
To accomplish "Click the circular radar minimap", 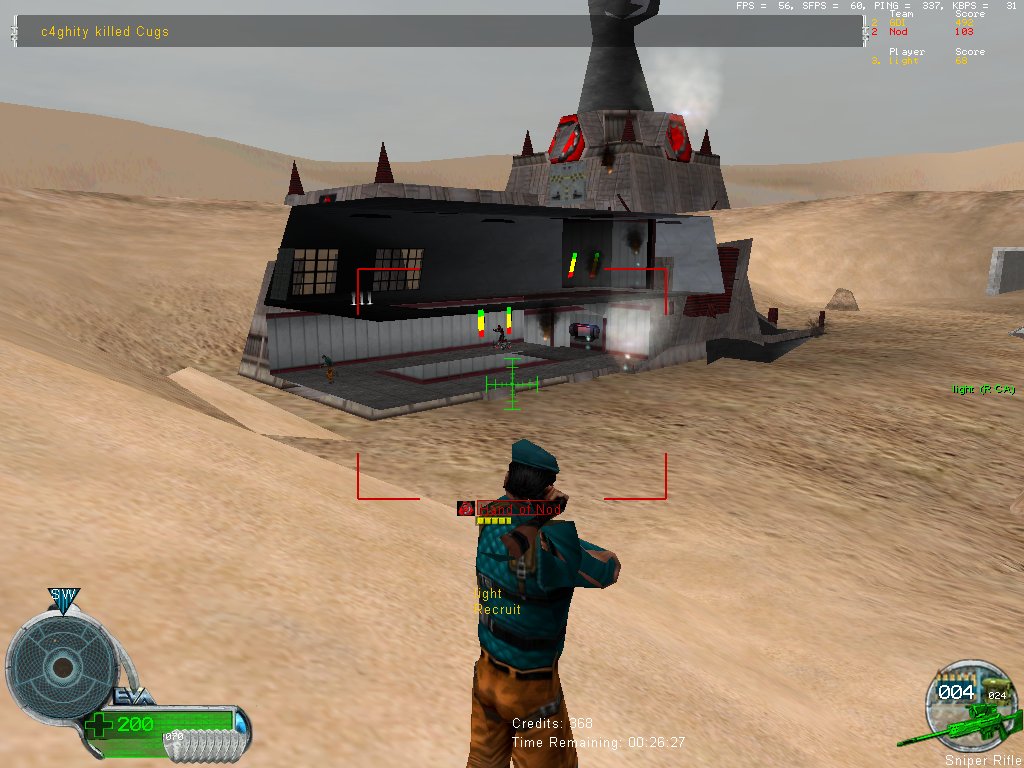I will tap(62, 667).
